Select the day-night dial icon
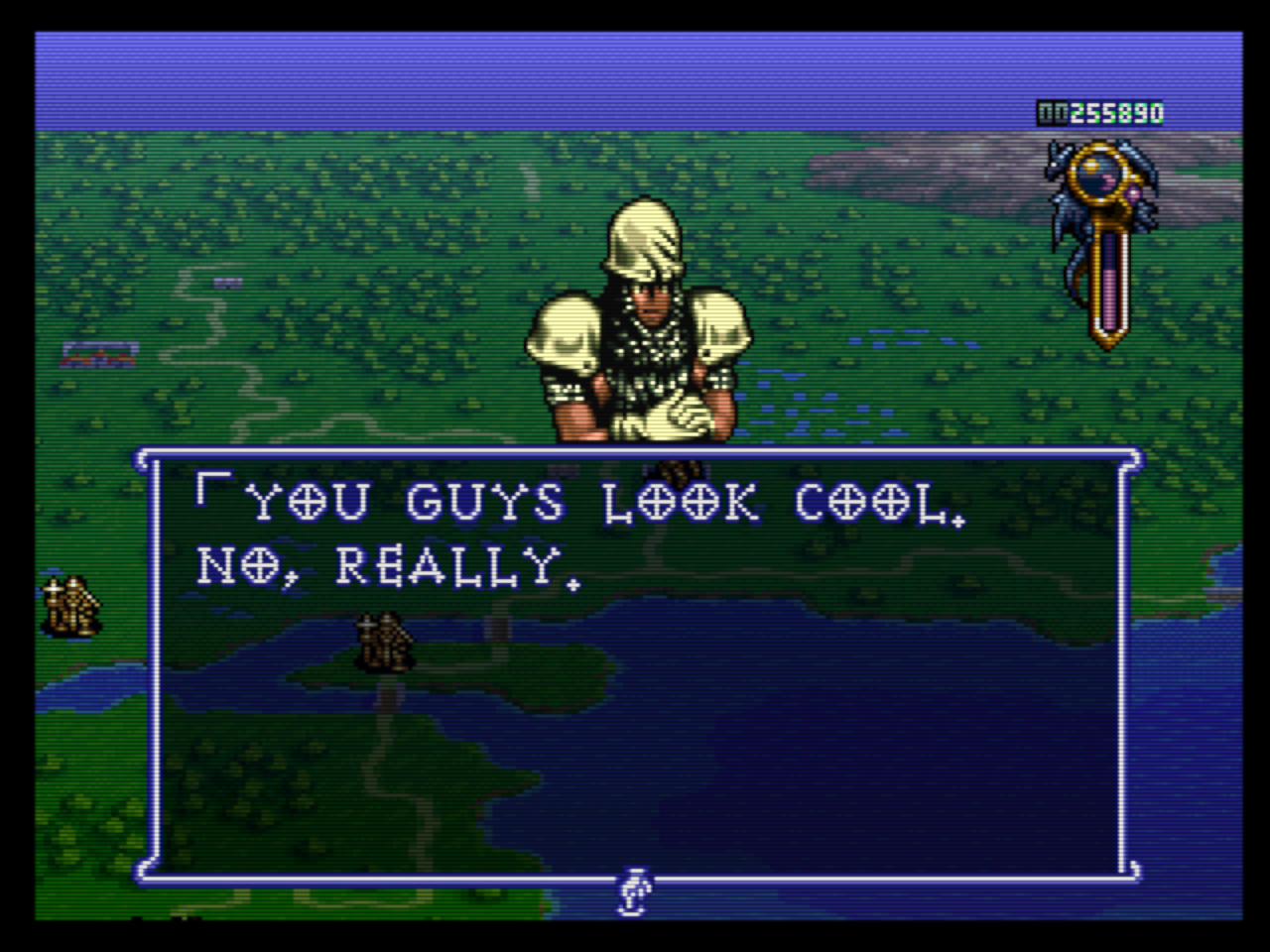The height and width of the screenshot is (952, 1270). coord(1103,185)
